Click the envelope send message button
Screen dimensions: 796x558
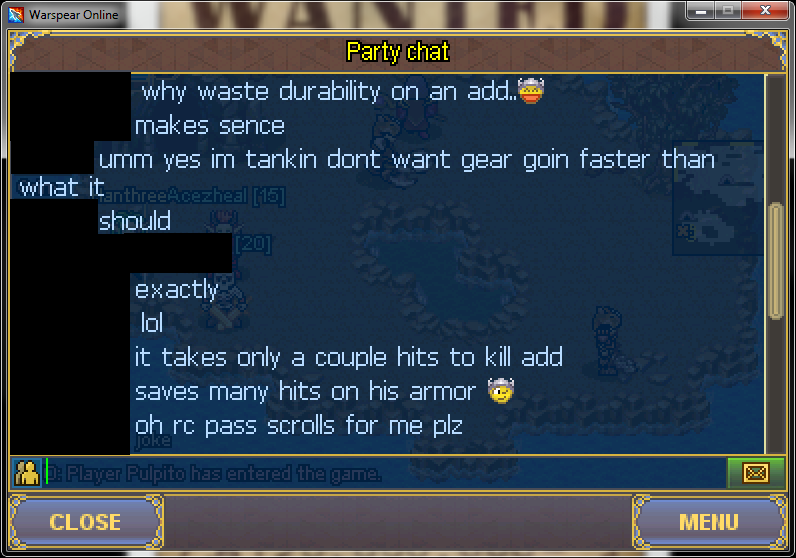point(755,473)
